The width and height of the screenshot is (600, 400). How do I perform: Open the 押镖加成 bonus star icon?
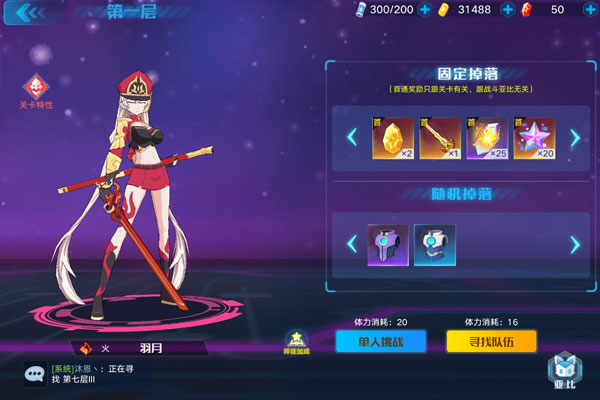pyautogui.click(x=296, y=341)
